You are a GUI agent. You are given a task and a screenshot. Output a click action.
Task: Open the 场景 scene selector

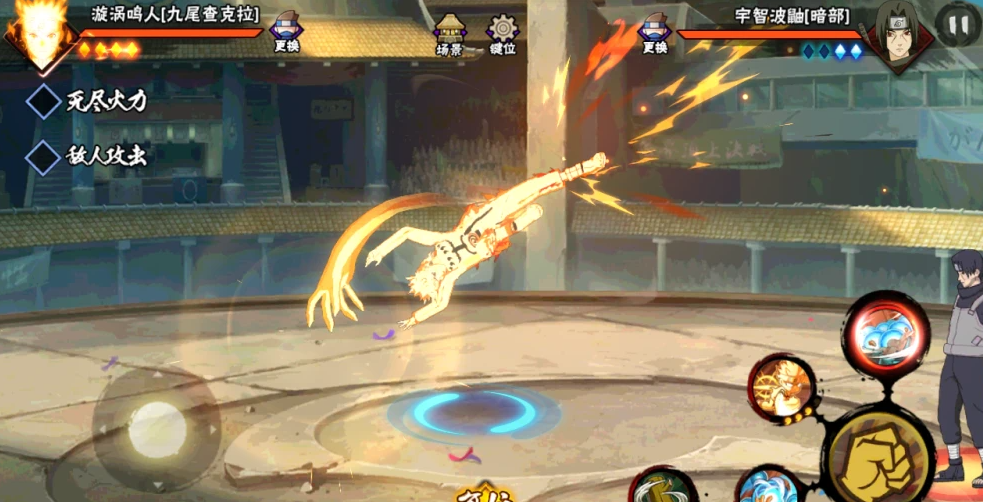coord(449,34)
